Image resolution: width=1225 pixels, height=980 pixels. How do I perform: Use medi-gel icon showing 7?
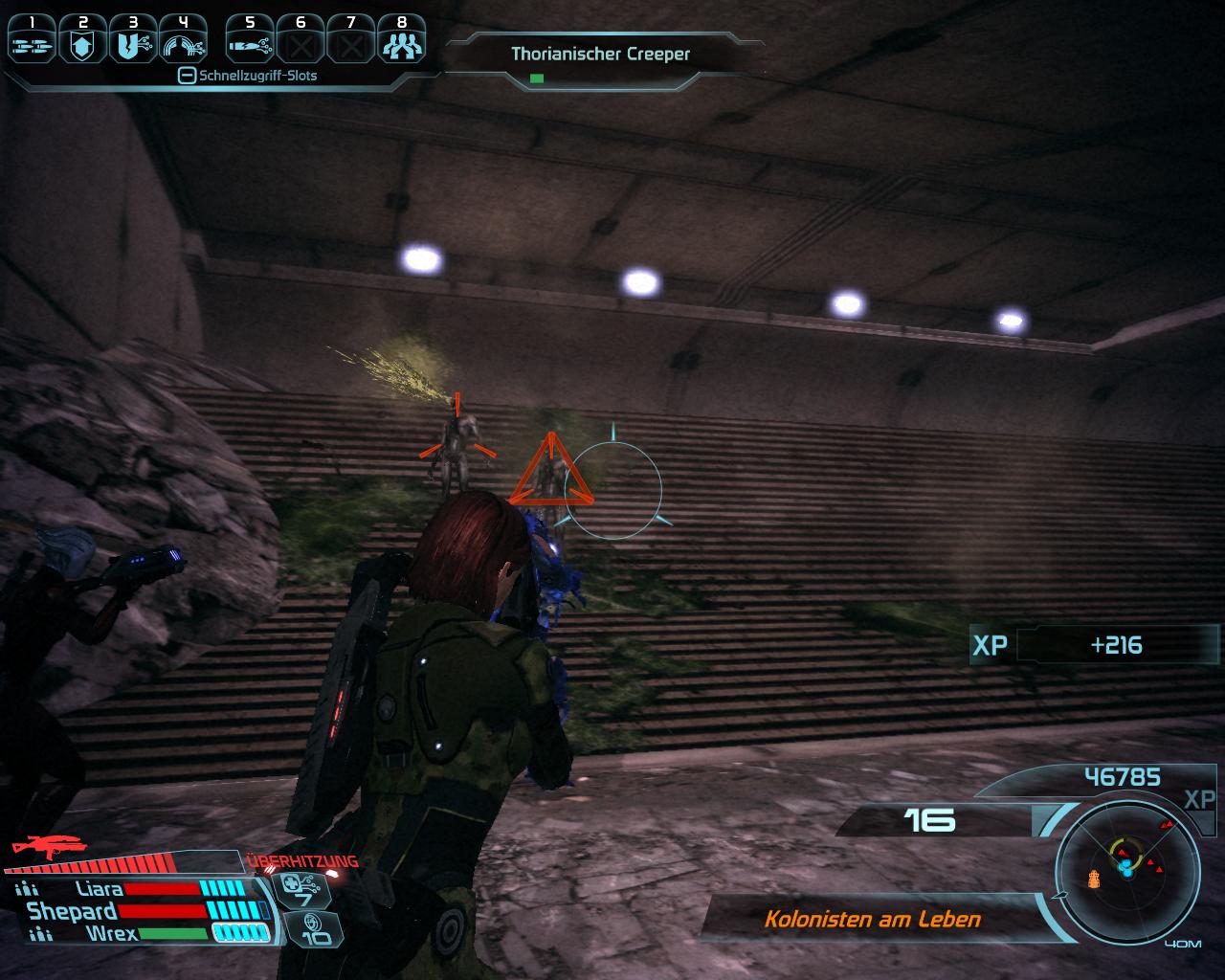pyautogui.click(x=302, y=889)
